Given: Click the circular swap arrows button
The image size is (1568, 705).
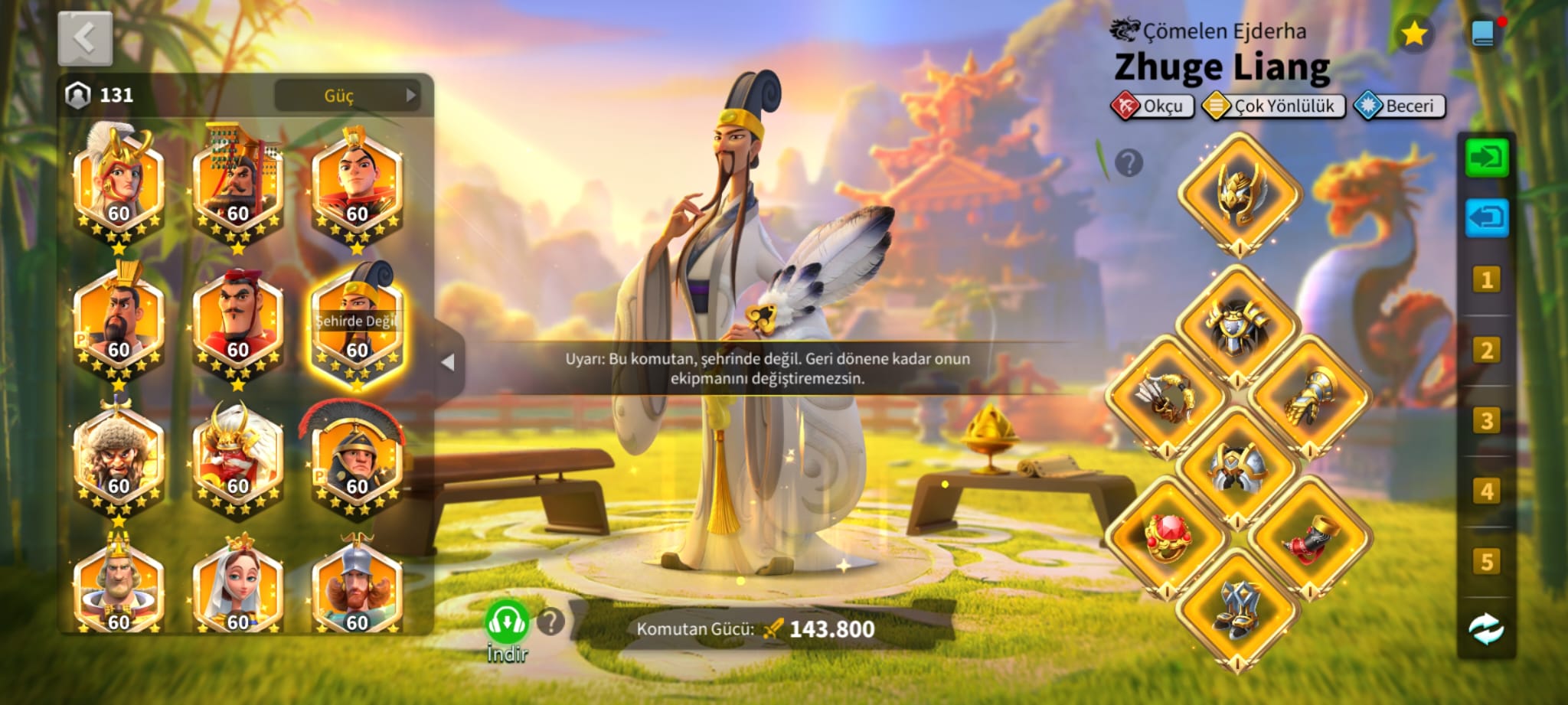Looking at the screenshot, I should 1486,629.
